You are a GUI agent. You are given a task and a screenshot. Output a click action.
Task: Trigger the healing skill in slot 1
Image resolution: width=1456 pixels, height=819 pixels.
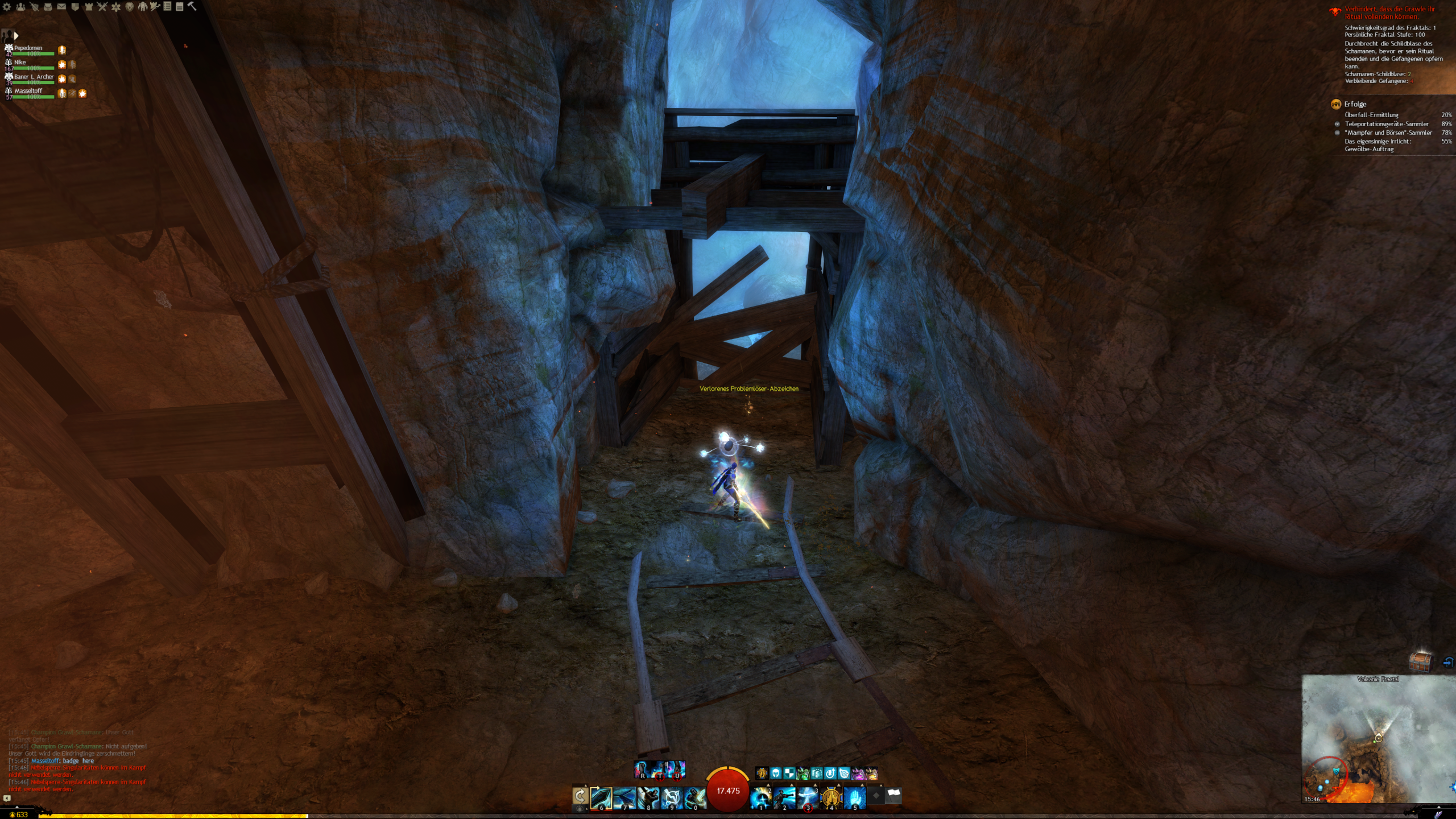[x=761, y=797]
